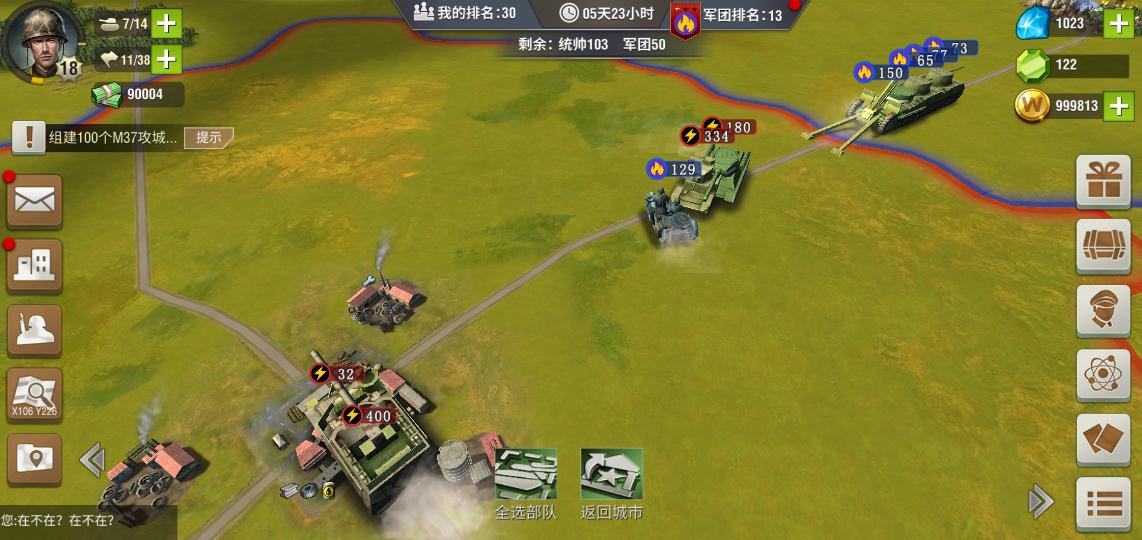Open the commander portrait profile
This screenshot has height=540, width=1142.
42,40
